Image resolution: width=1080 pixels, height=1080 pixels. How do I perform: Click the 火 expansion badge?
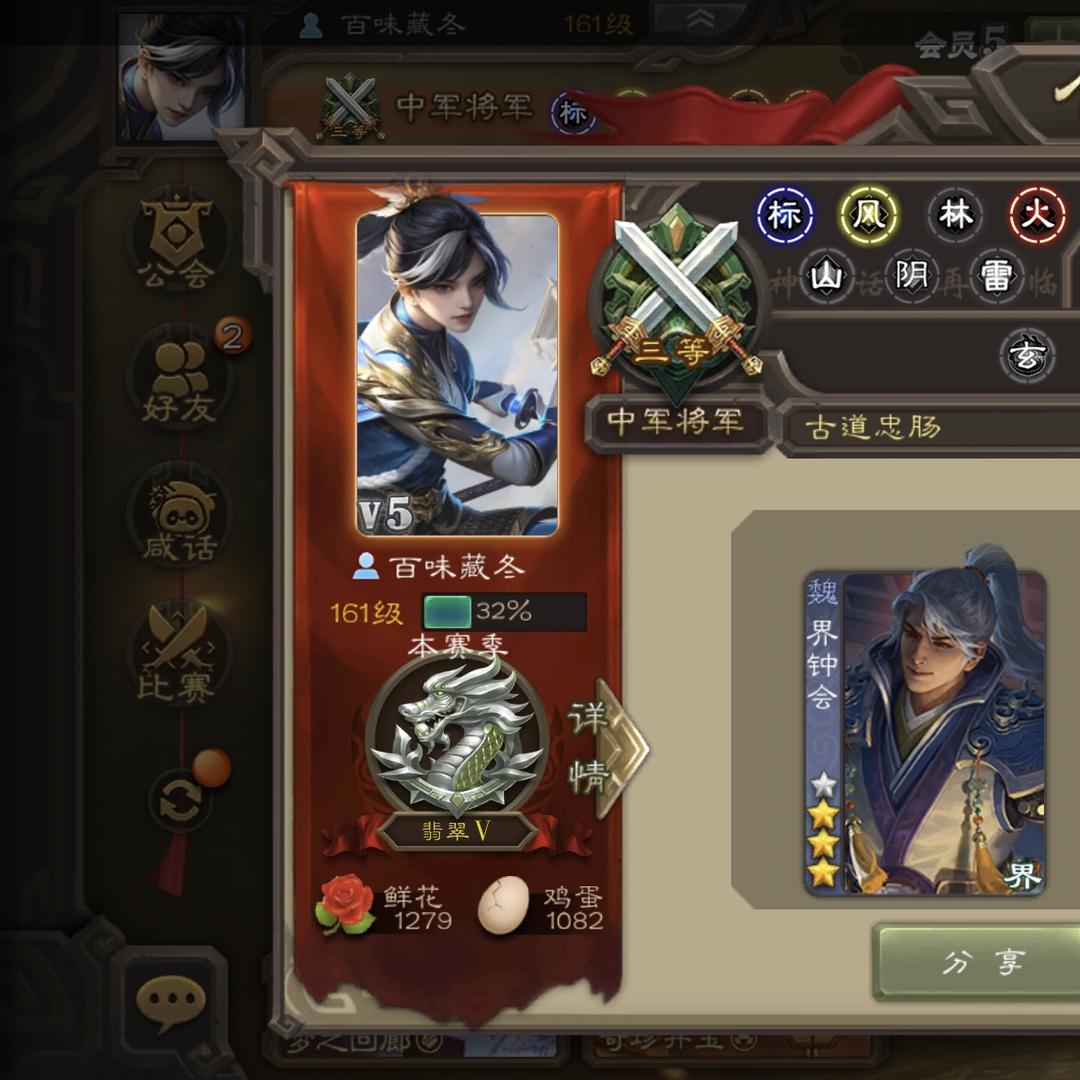pos(1037,216)
